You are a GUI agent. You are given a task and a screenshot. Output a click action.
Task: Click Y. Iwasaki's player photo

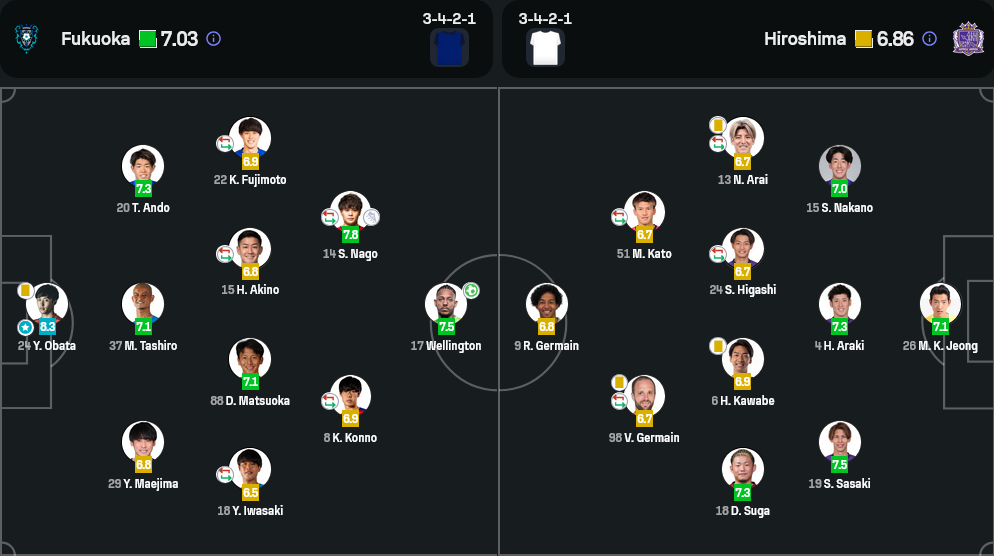coord(250,469)
